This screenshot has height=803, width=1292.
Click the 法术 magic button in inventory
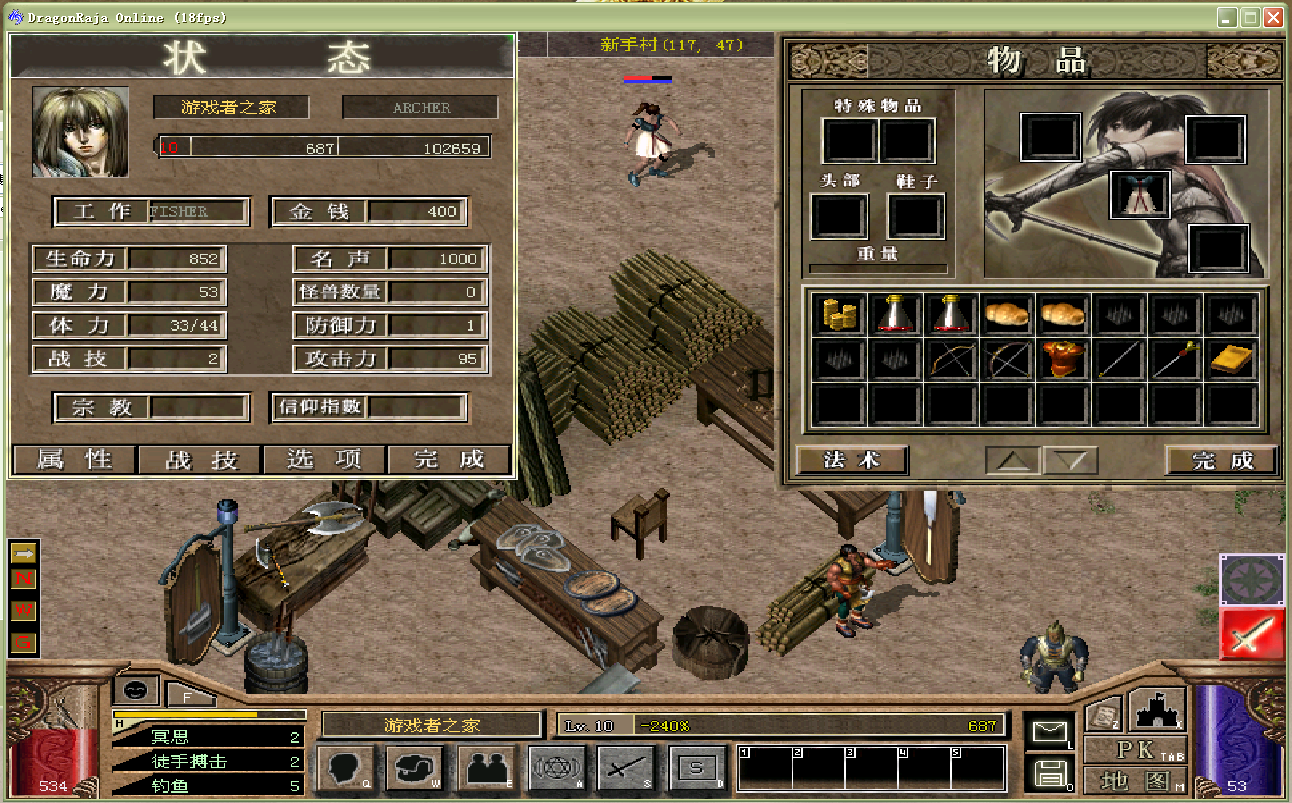pyautogui.click(x=852, y=460)
